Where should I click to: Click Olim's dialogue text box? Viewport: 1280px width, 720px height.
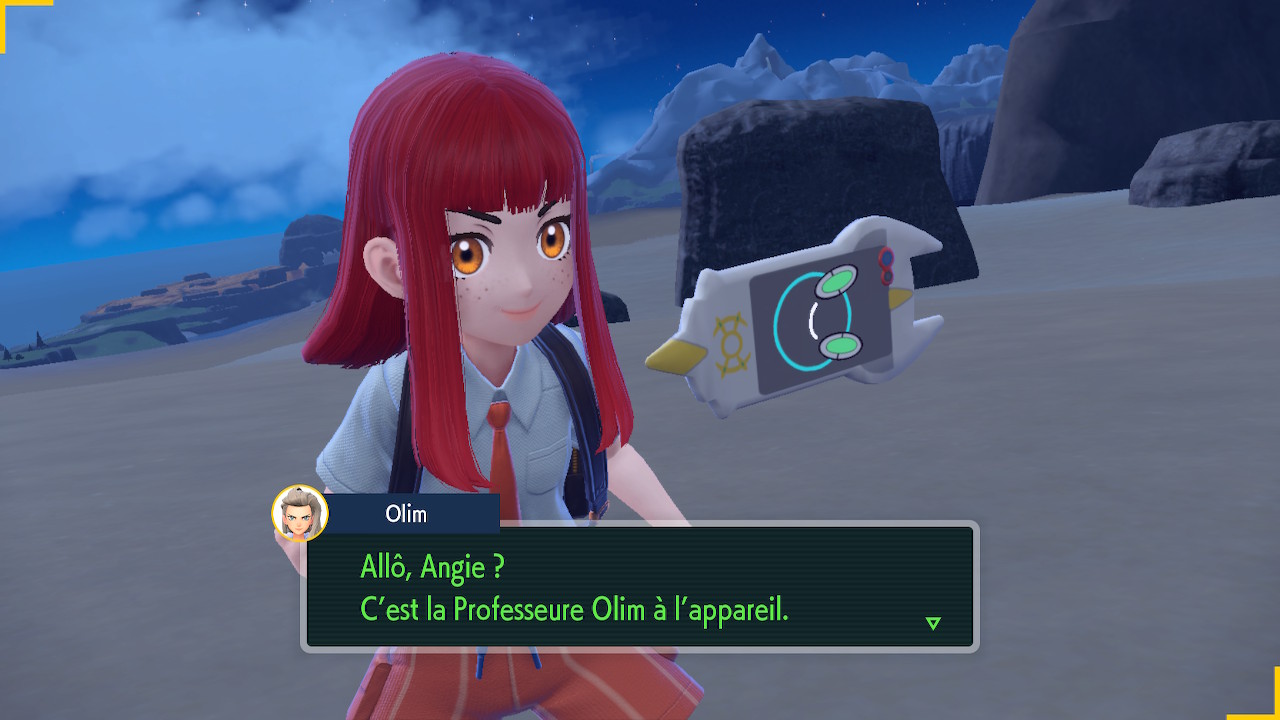[640, 588]
